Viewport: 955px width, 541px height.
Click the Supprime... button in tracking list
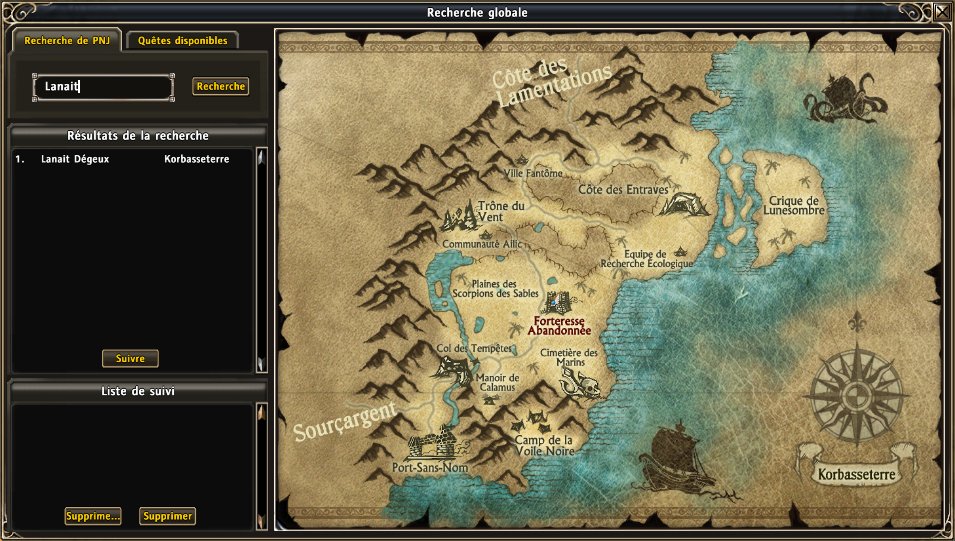coord(92,516)
